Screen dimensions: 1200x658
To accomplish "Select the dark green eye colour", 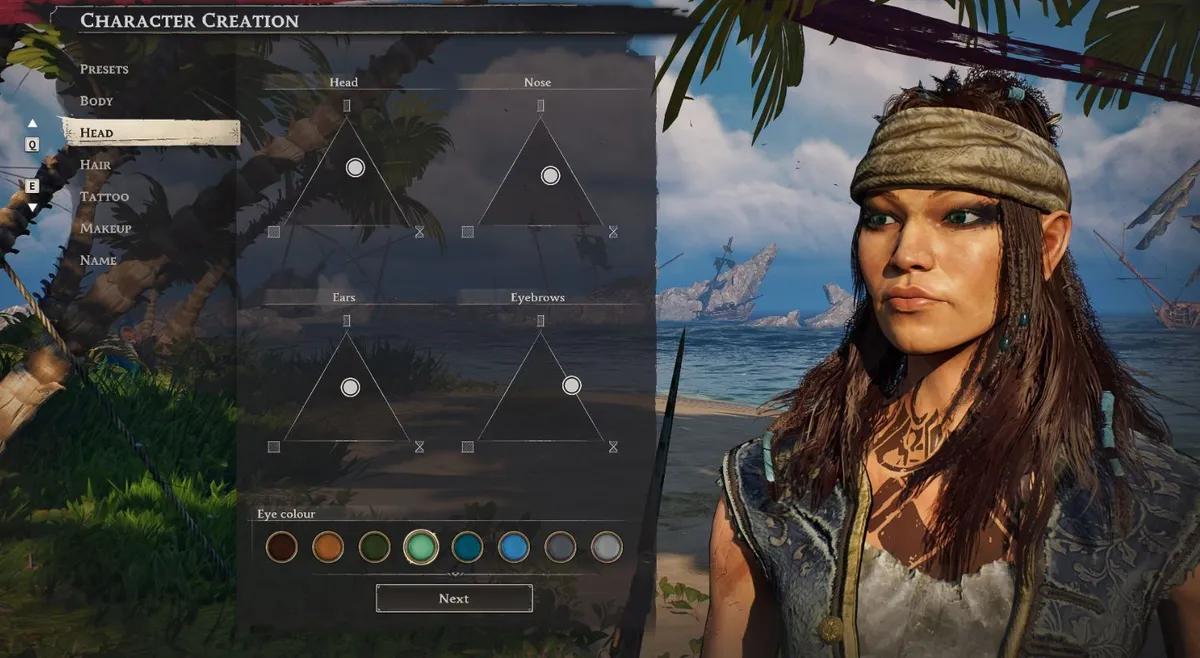I will point(375,547).
